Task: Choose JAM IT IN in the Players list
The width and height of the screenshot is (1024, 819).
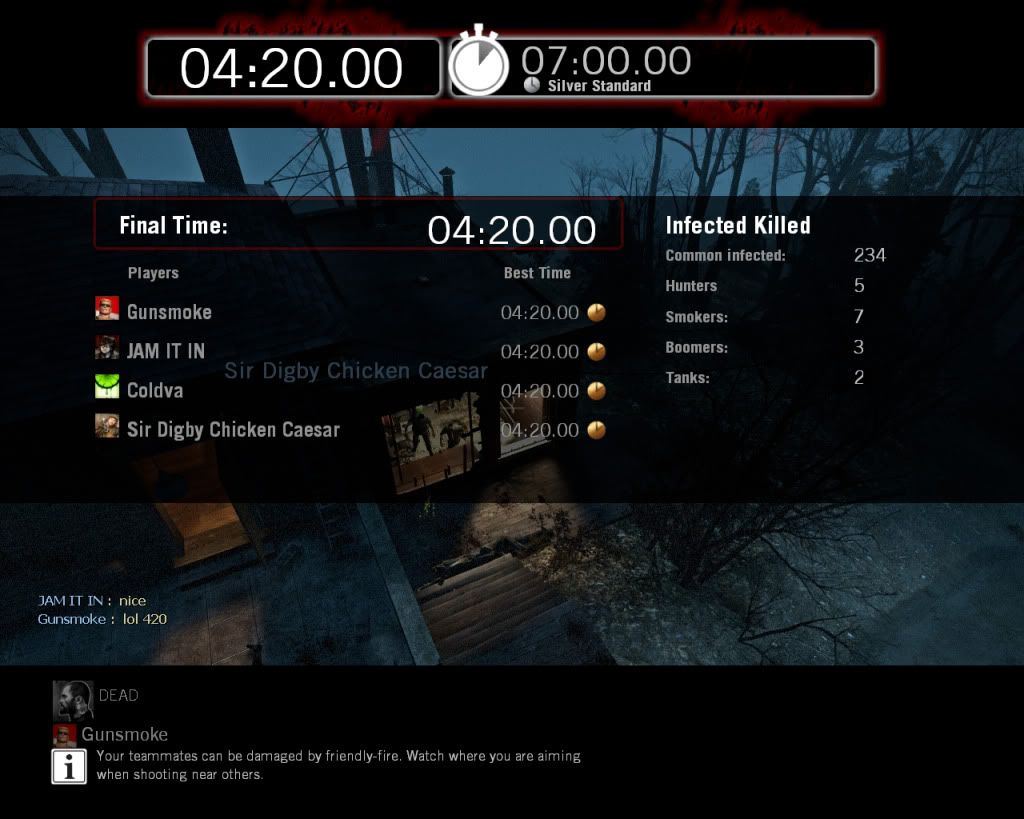Action: click(165, 351)
